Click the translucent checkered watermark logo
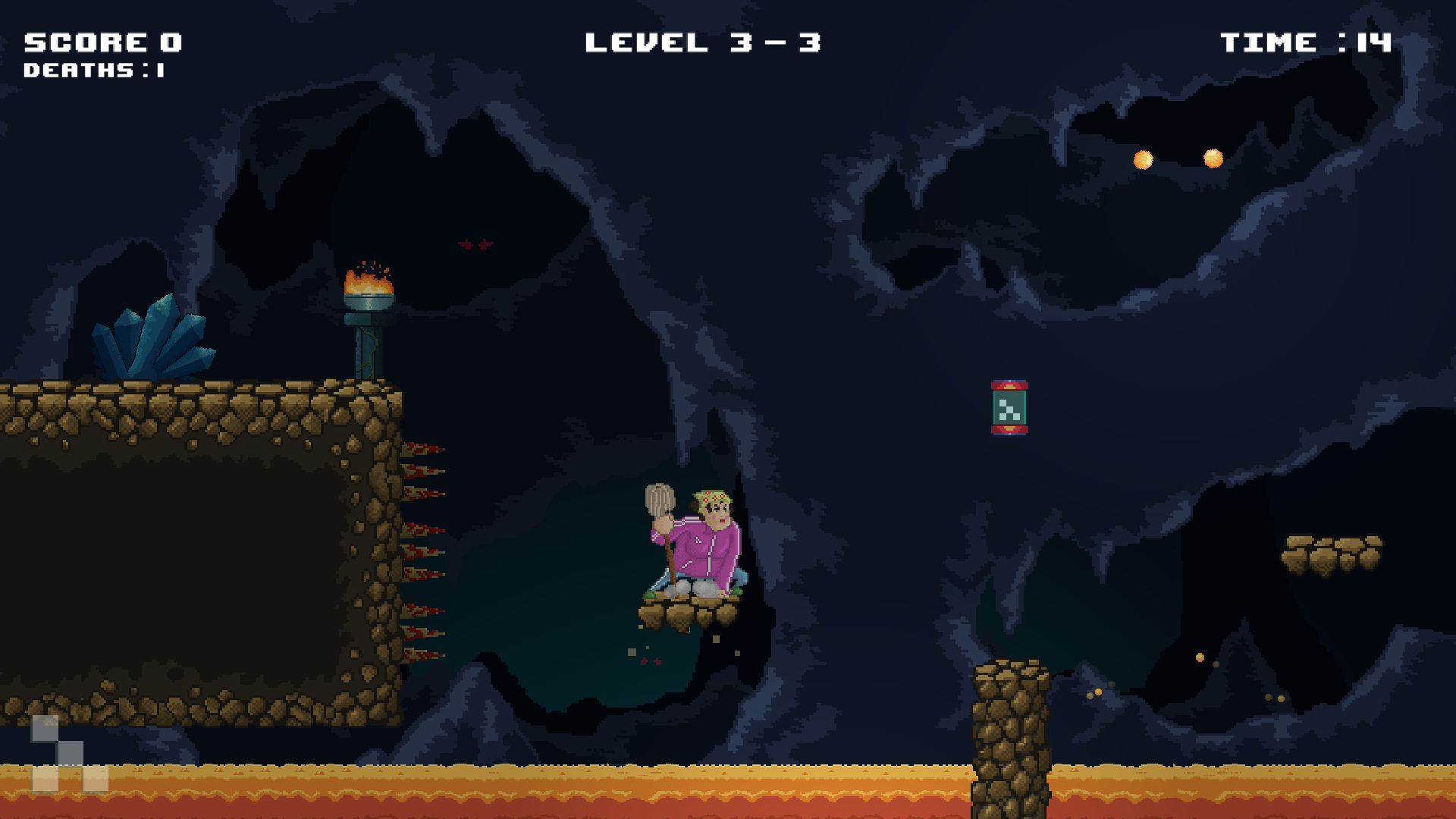 69,754
